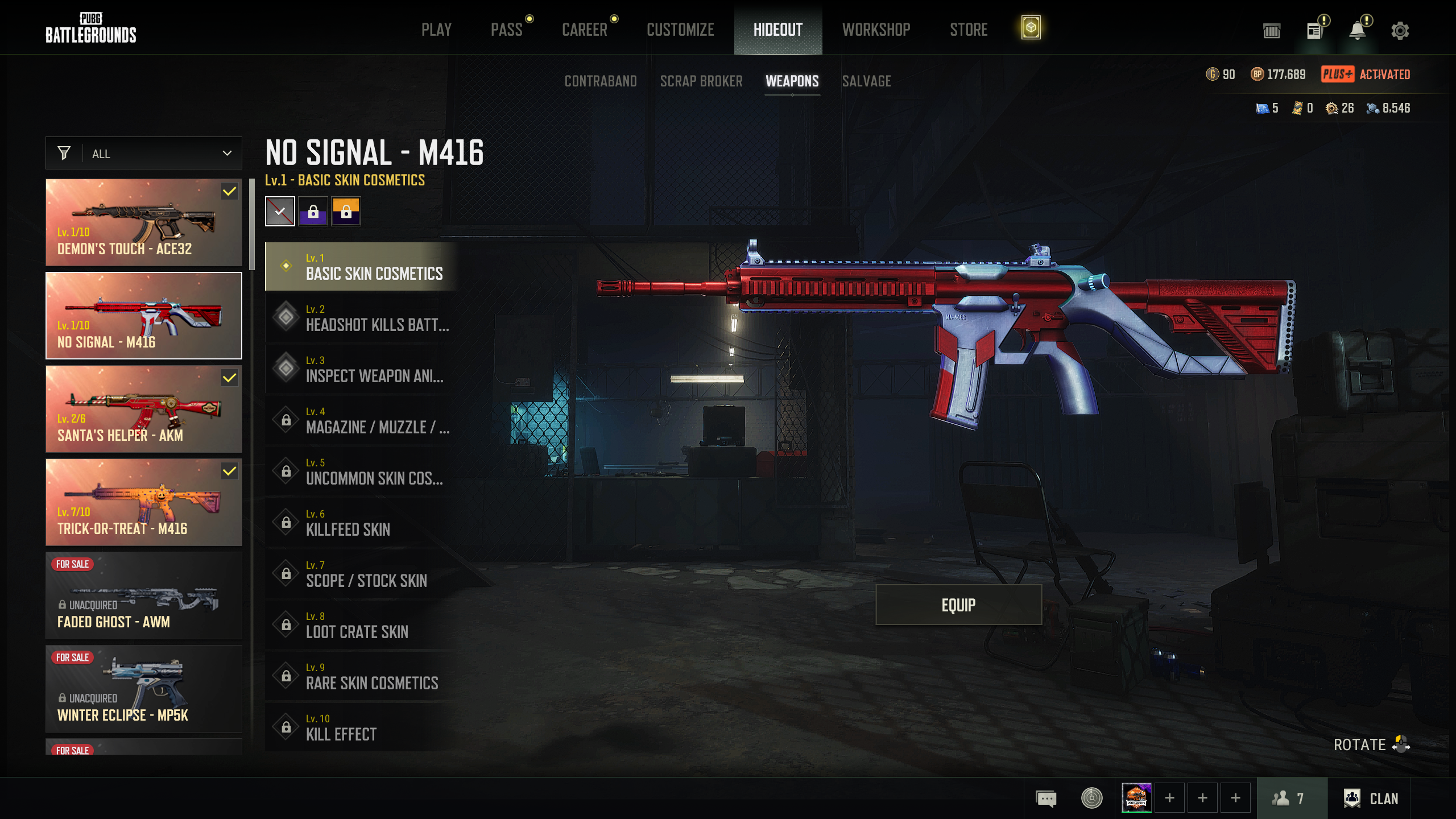The image size is (1456, 819).
Task: Open the Clan panel
Action: [1371, 799]
